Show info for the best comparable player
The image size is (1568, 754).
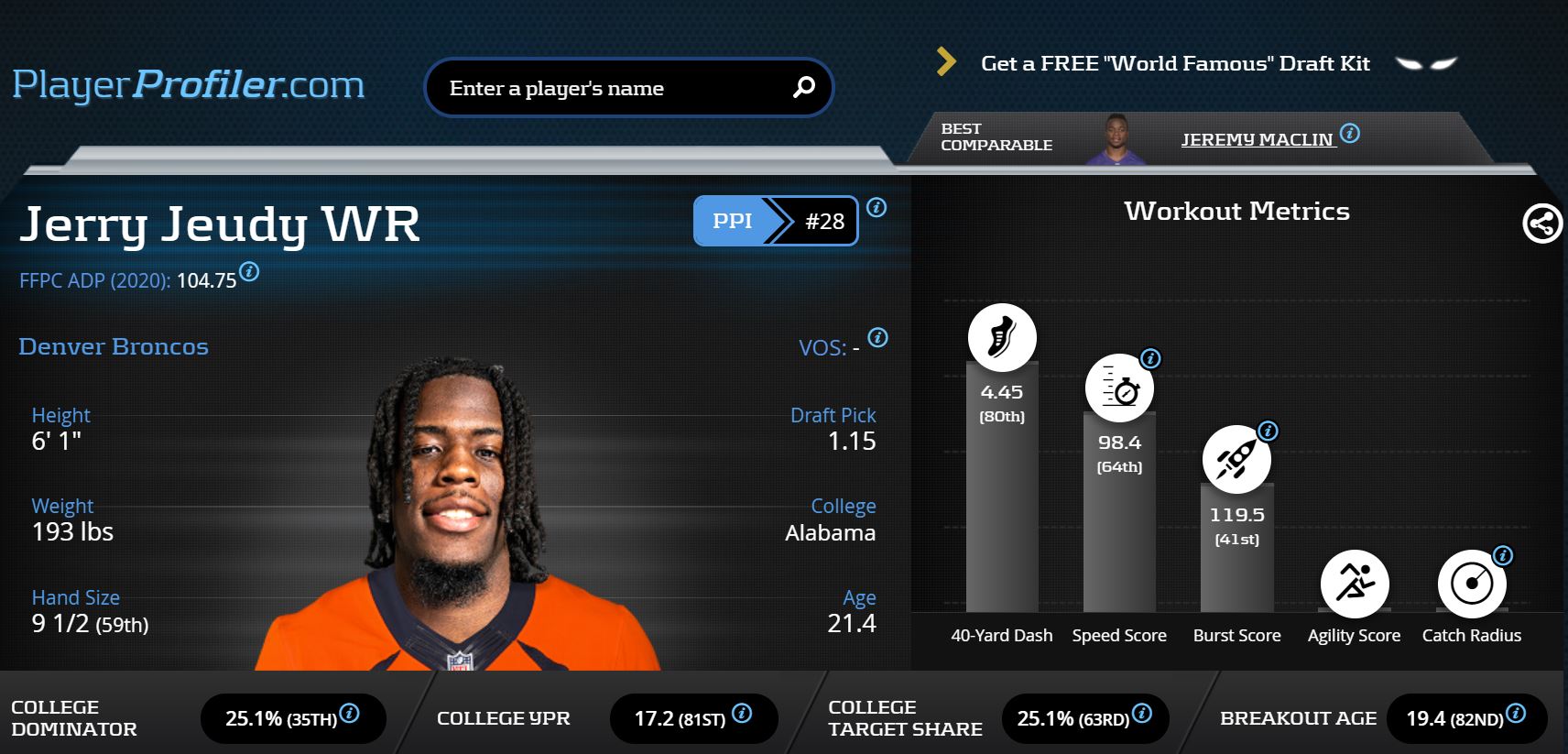(1350, 134)
